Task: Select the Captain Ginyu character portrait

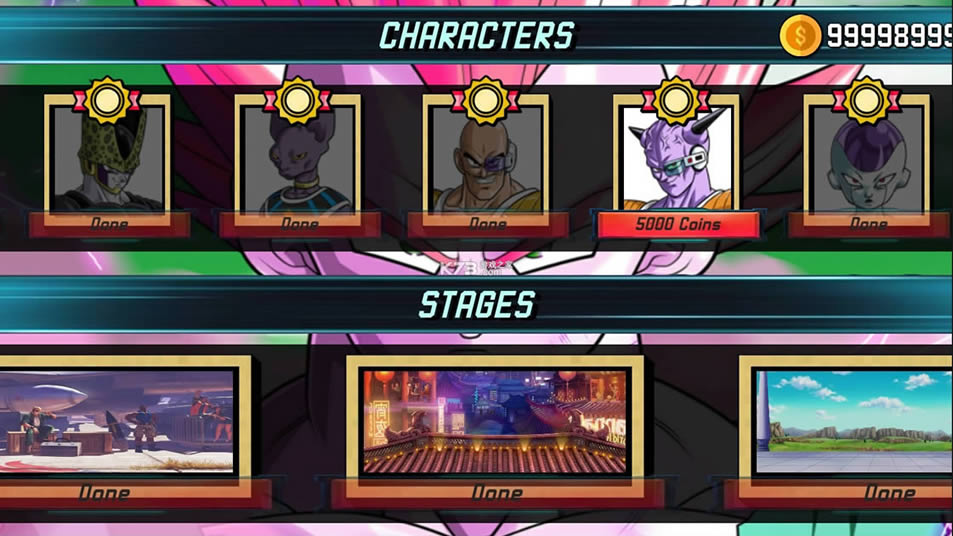Action: [677, 158]
